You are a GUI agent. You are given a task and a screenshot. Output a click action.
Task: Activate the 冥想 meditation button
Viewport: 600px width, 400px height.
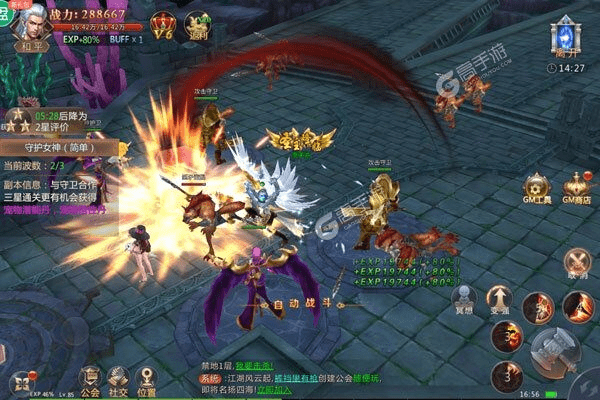coord(462,300)
